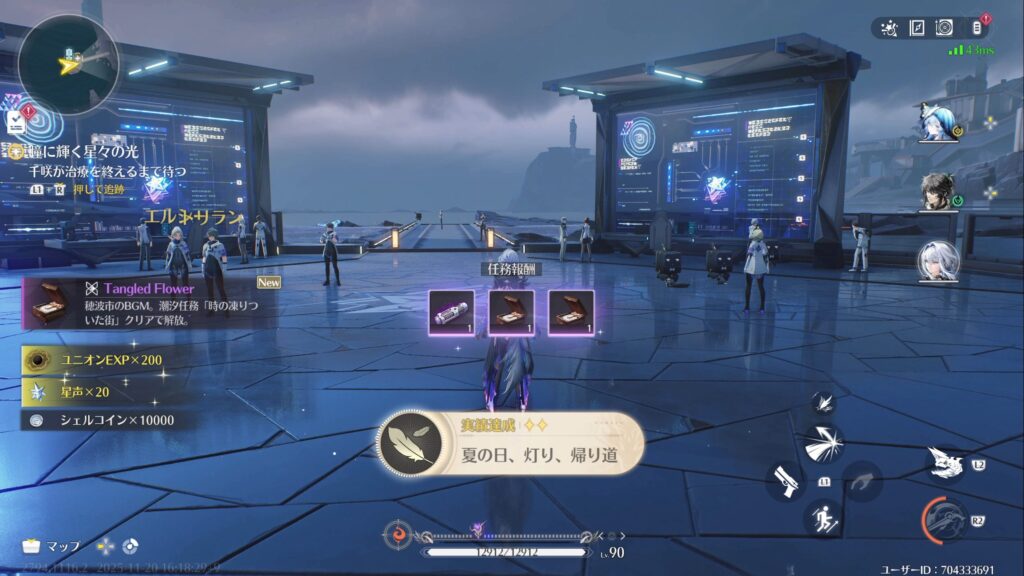Open the map button labeled マップ
The image size is (1024, 576).
click(52, 546)
